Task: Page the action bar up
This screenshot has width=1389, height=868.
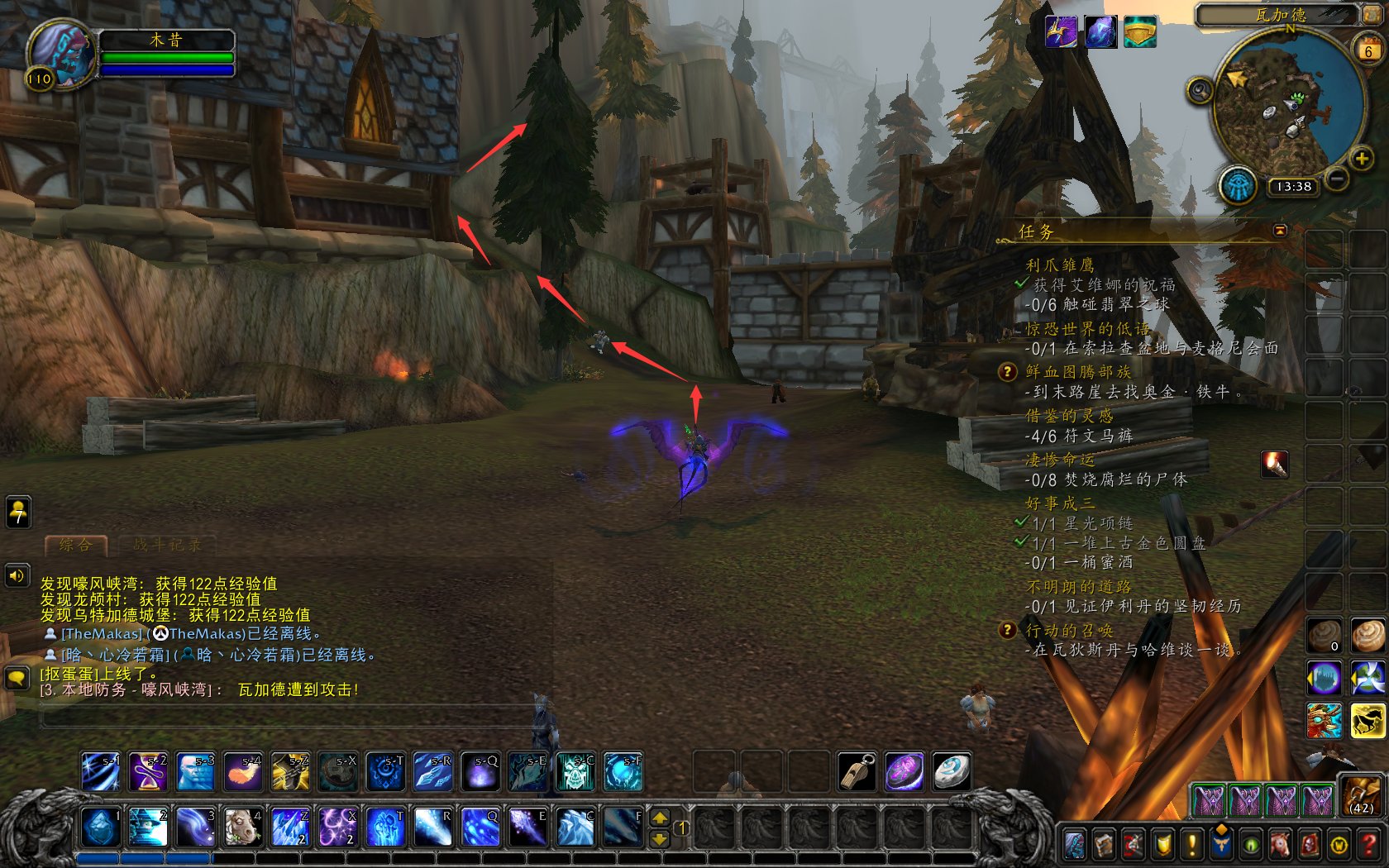Action: (660, 818)
